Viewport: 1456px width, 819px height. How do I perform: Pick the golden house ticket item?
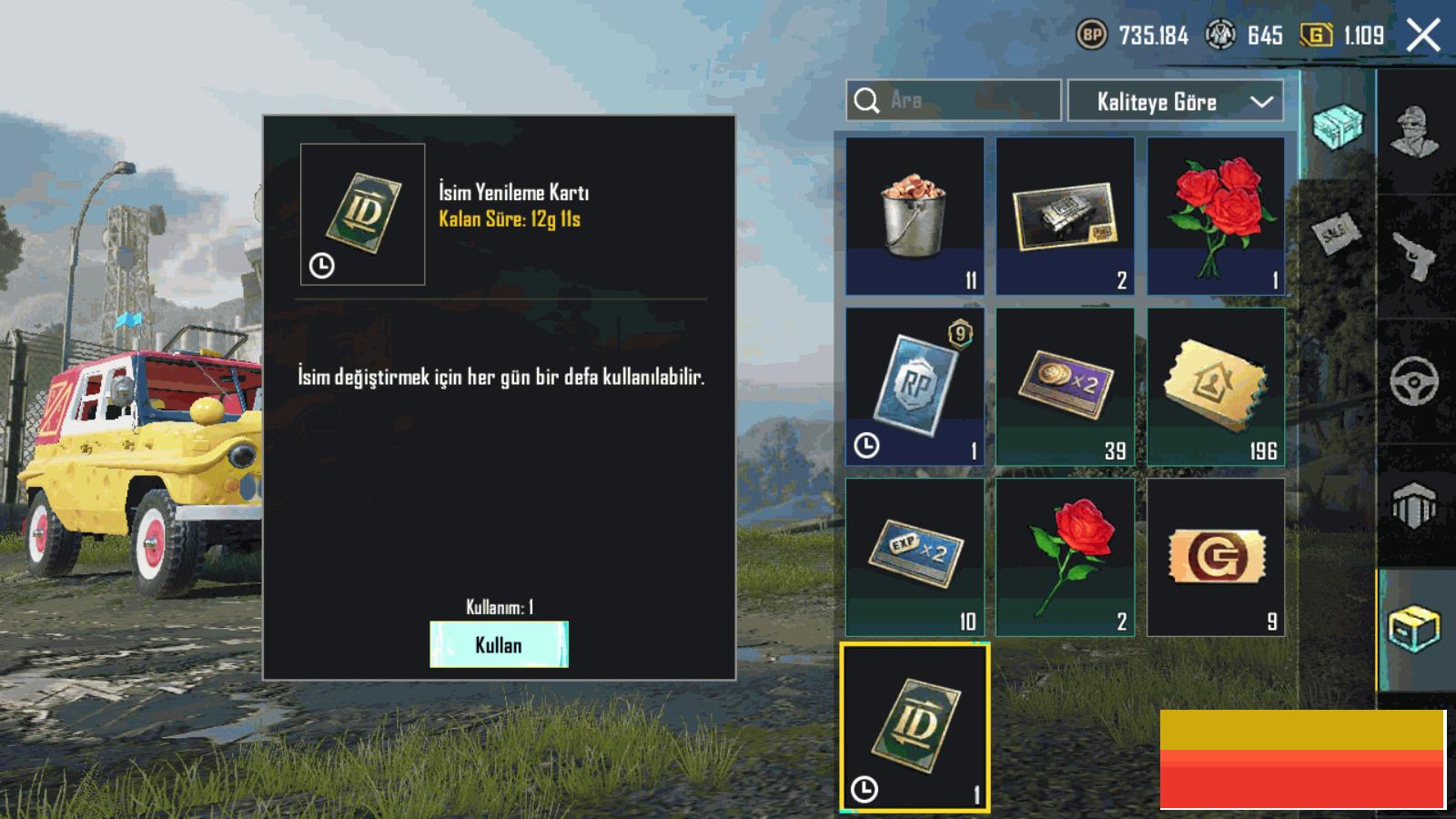[1216, 387]
